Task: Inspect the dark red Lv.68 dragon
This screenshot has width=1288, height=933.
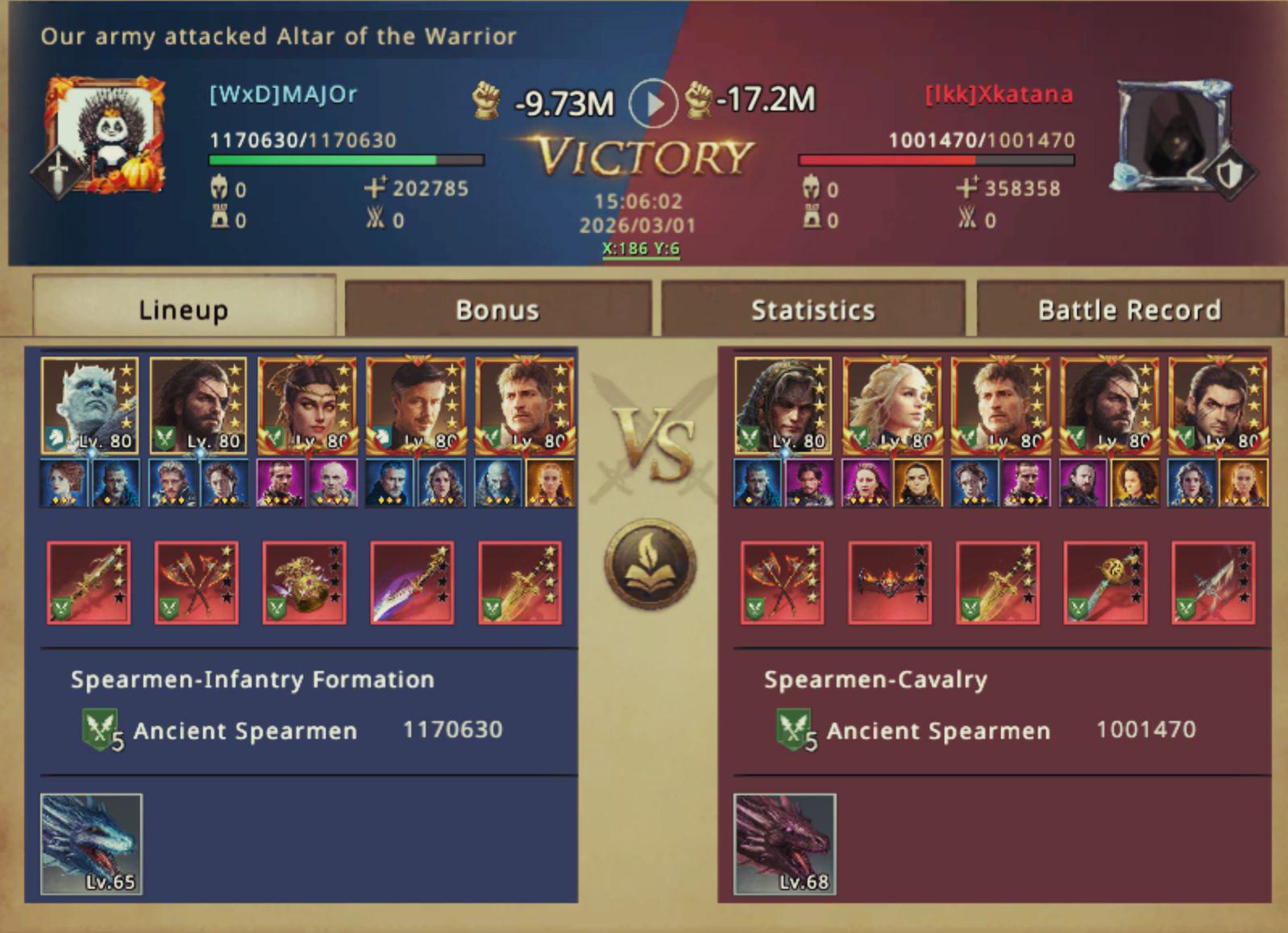Action: (784, 844)
